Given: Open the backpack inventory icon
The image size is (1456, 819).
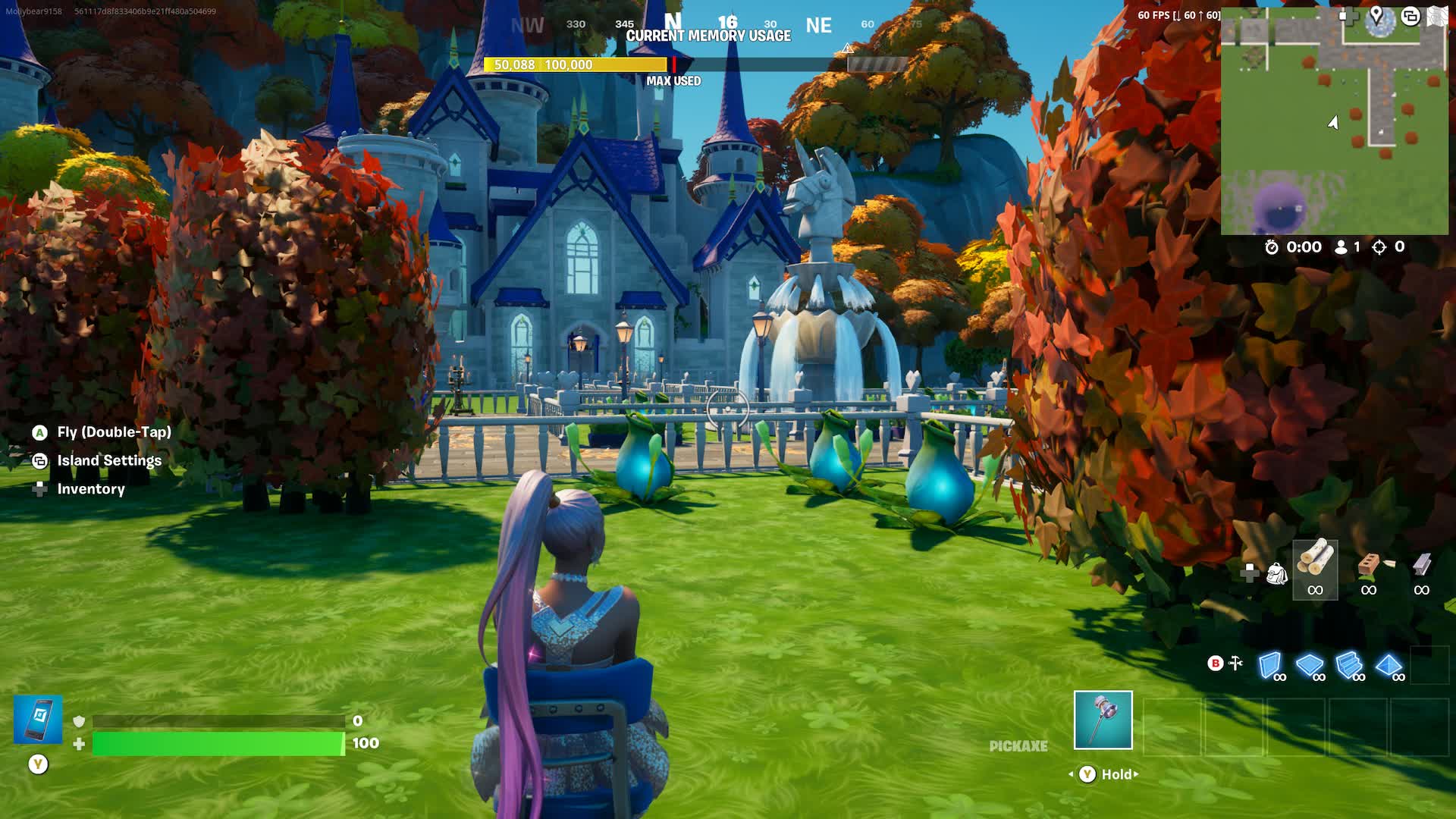Looking at the screenshot, I should [x=1277, y=574].
